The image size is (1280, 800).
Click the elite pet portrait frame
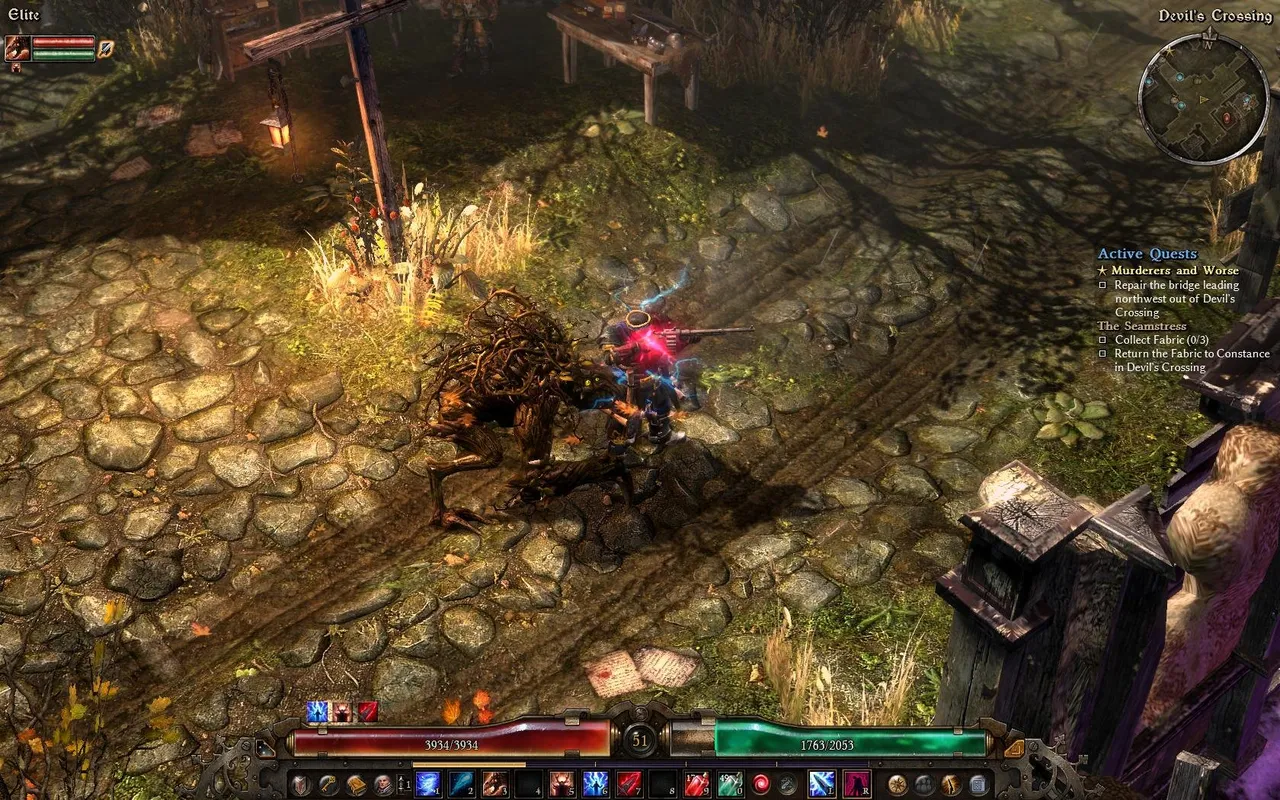[18, 48]
